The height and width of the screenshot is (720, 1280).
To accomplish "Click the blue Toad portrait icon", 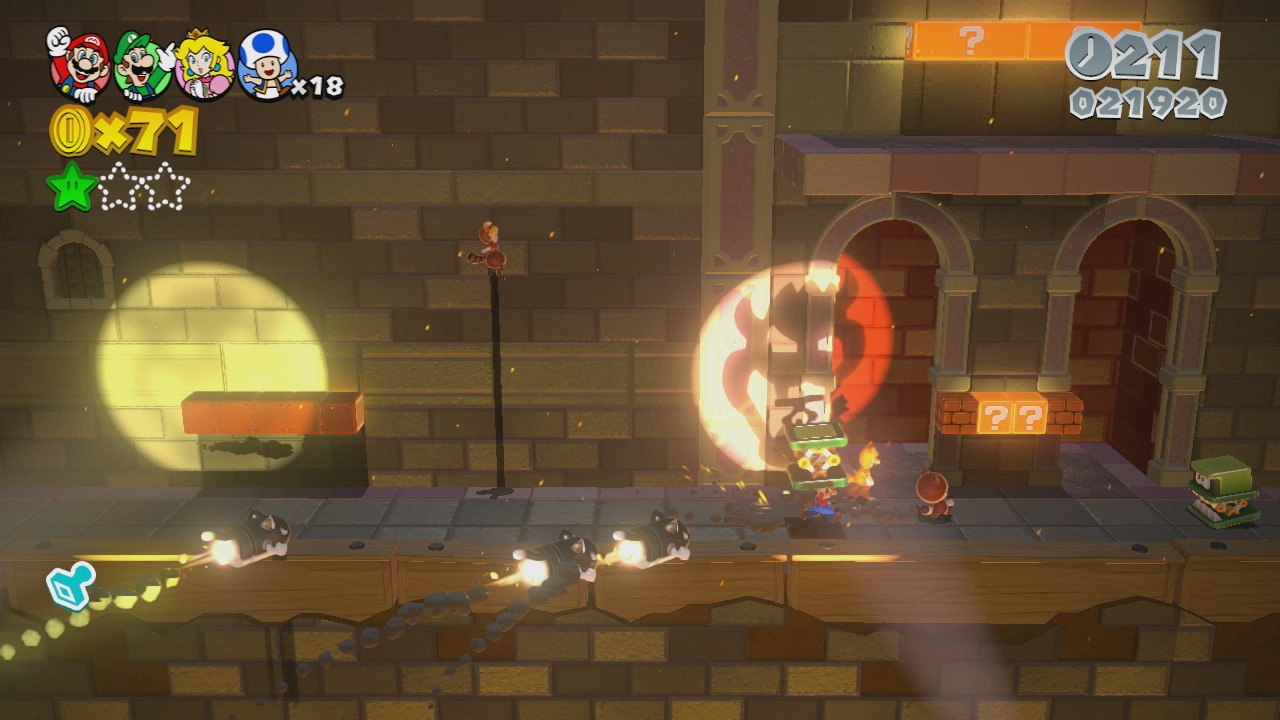I will point(266,65).
